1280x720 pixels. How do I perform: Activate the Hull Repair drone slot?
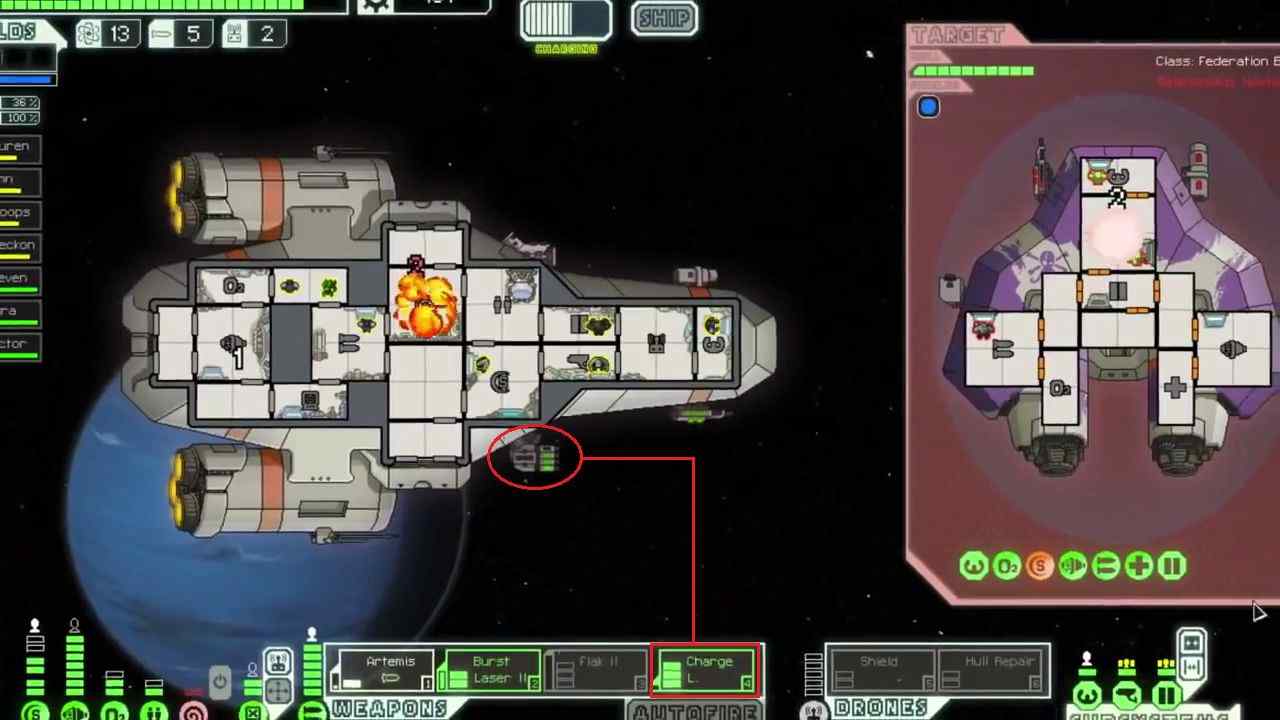point(991,671)
